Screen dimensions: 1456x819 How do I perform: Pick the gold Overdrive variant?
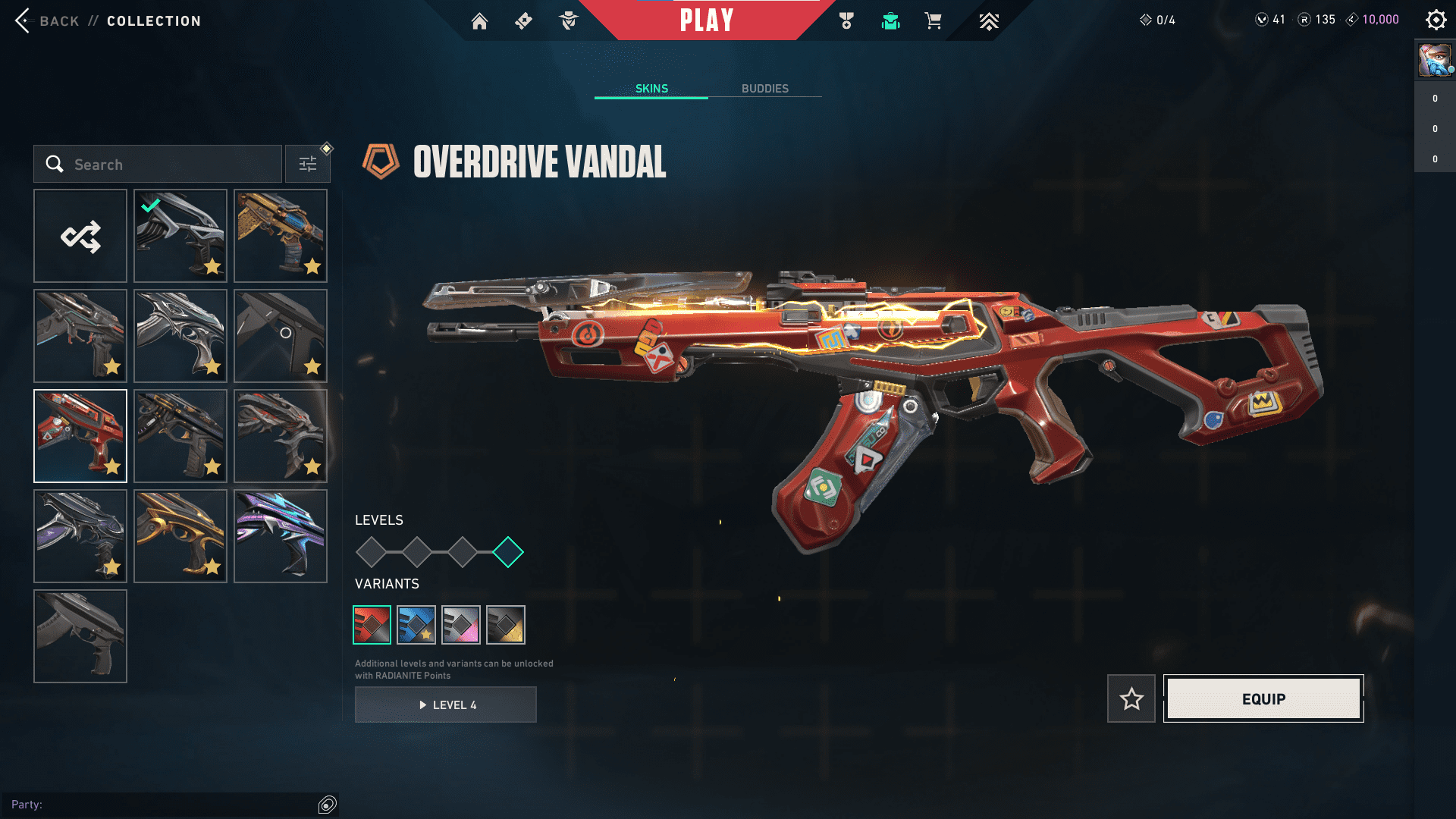tap(506, 625)
